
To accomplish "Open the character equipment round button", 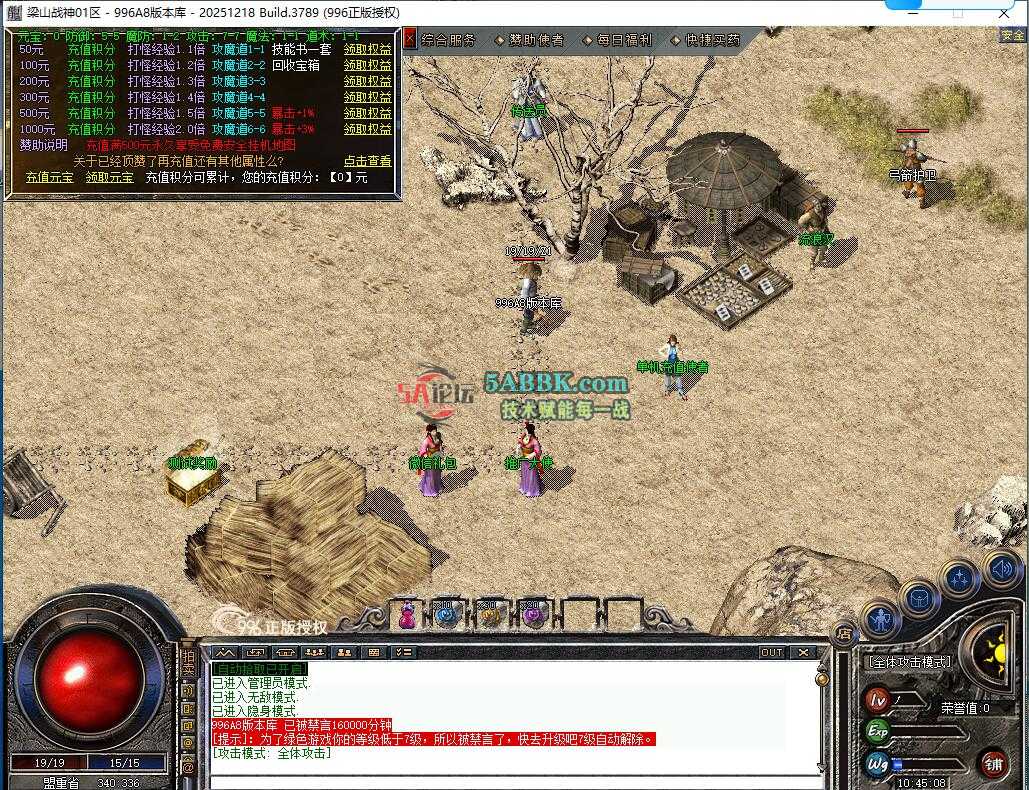I will 882,620.
